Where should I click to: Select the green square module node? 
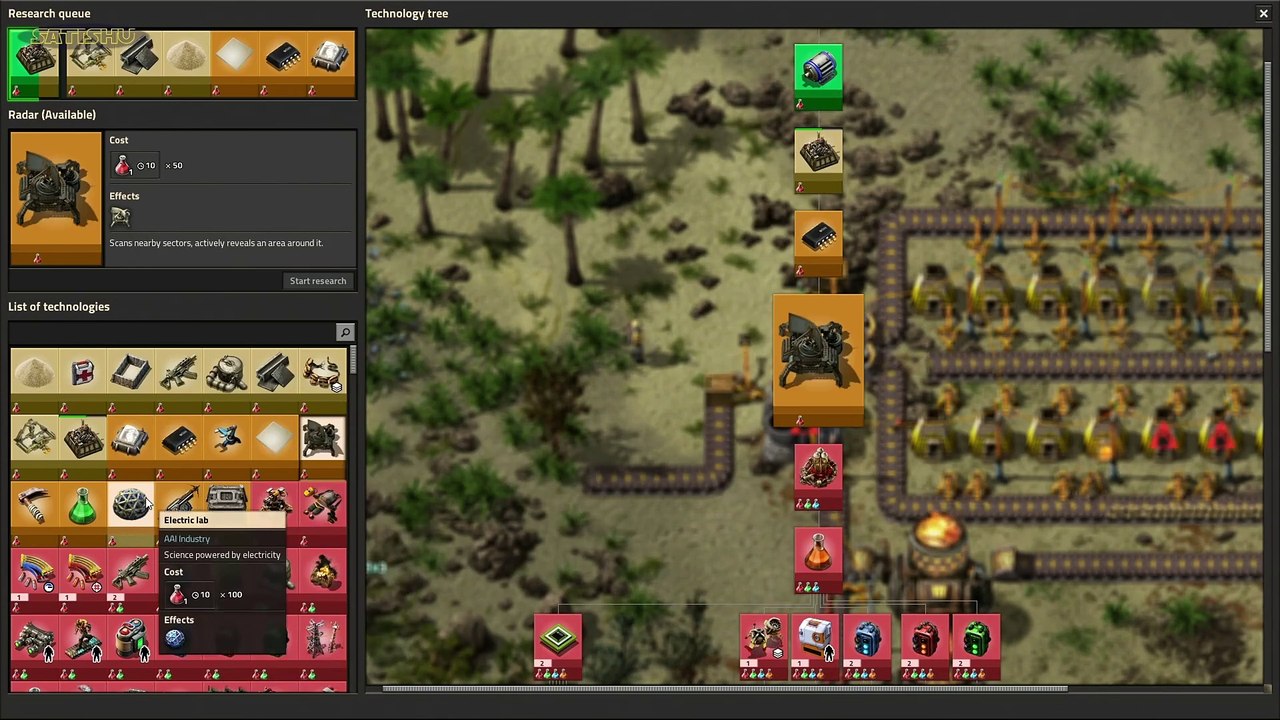(x=558, y=640)
